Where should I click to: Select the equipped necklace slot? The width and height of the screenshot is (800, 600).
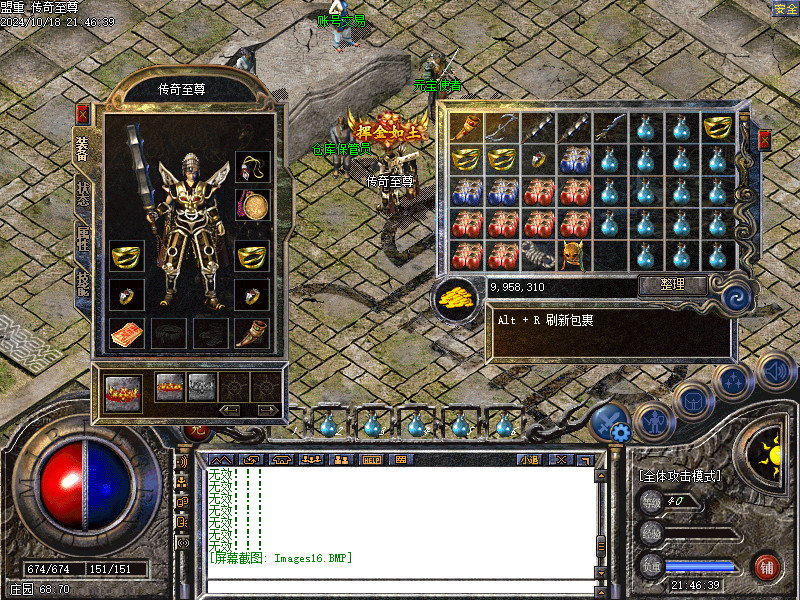252,166
